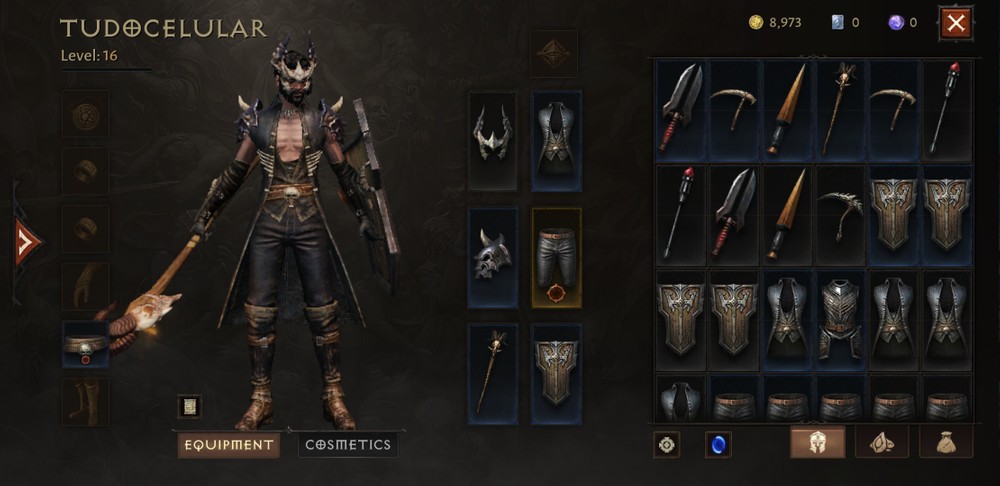1000x486 pixels.
Task: Switch to the gems inventory category
Action: pyautogui.click(x=881, y=442)
